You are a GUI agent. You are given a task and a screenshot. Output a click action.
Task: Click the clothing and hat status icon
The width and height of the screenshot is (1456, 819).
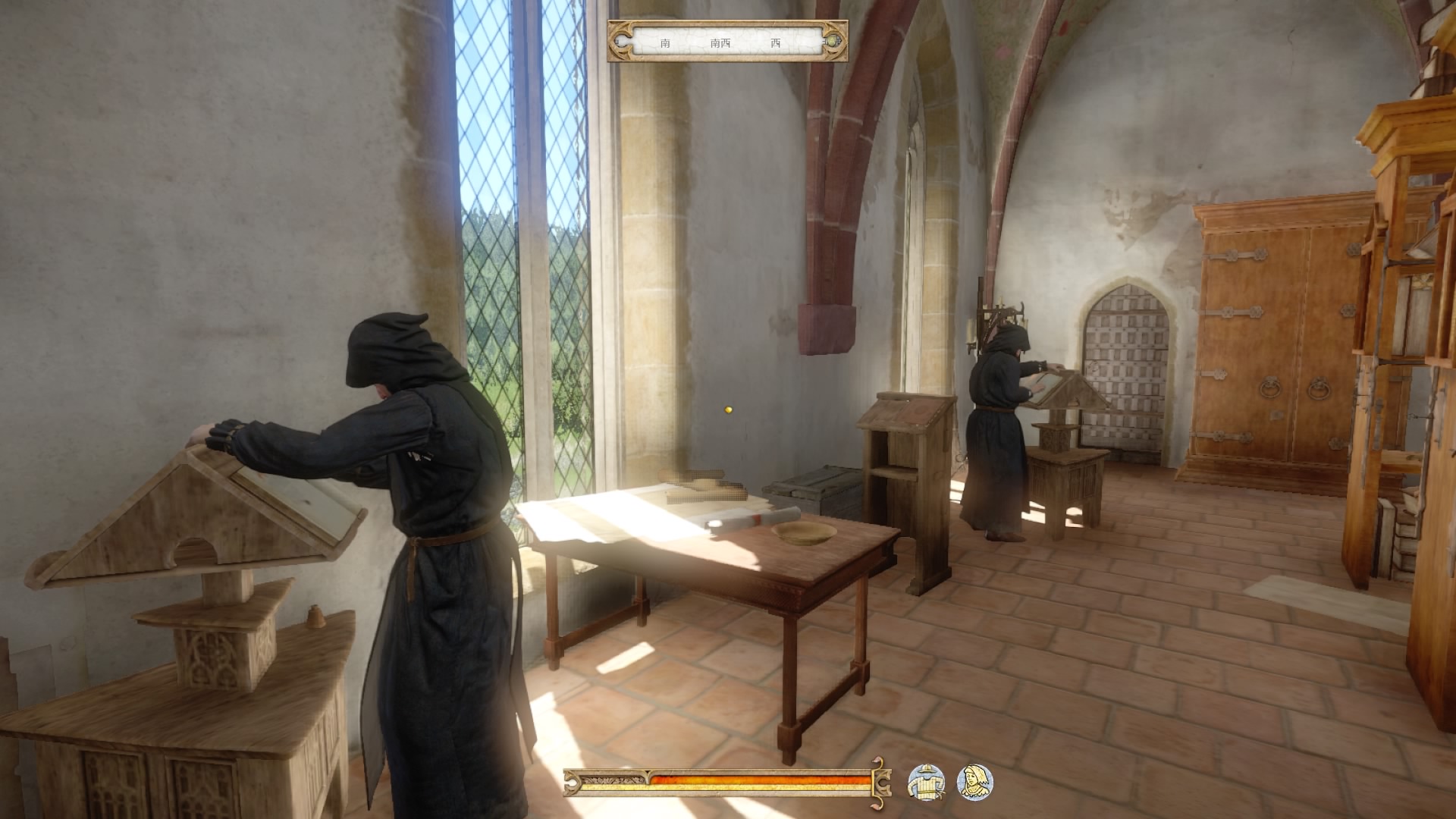[927, 782]
